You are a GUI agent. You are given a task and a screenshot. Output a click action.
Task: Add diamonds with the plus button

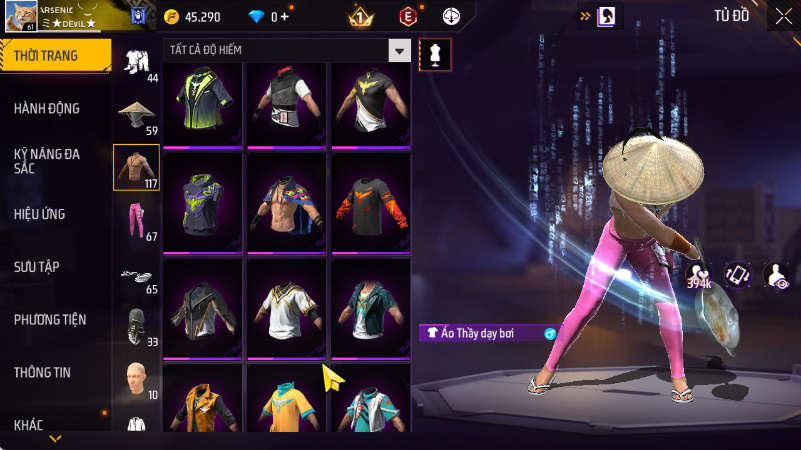click(285, 17)
